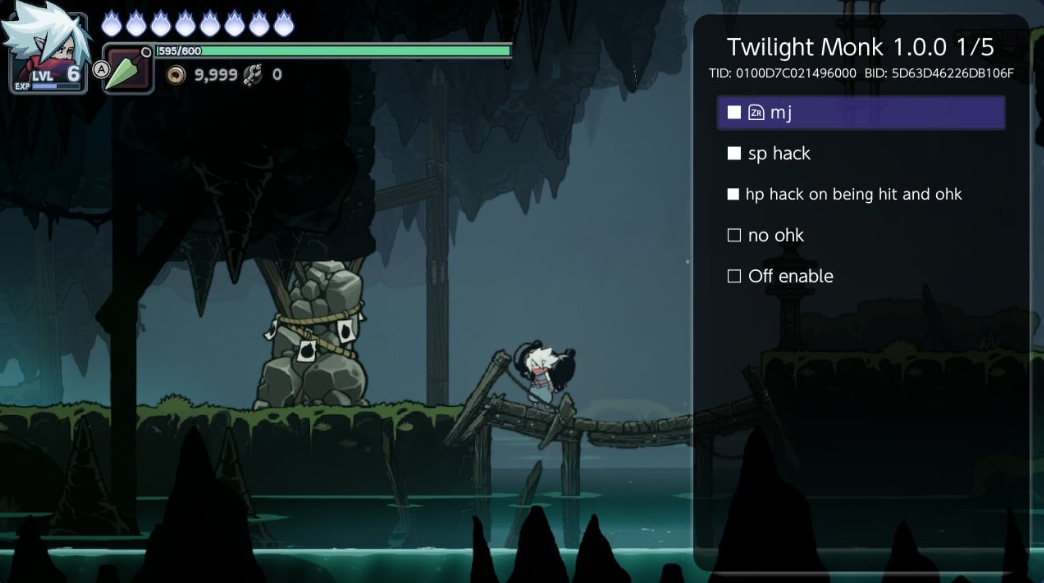Enable the sp hack option
Screen dimensions: 1044x583
click(x=734, y=154)
